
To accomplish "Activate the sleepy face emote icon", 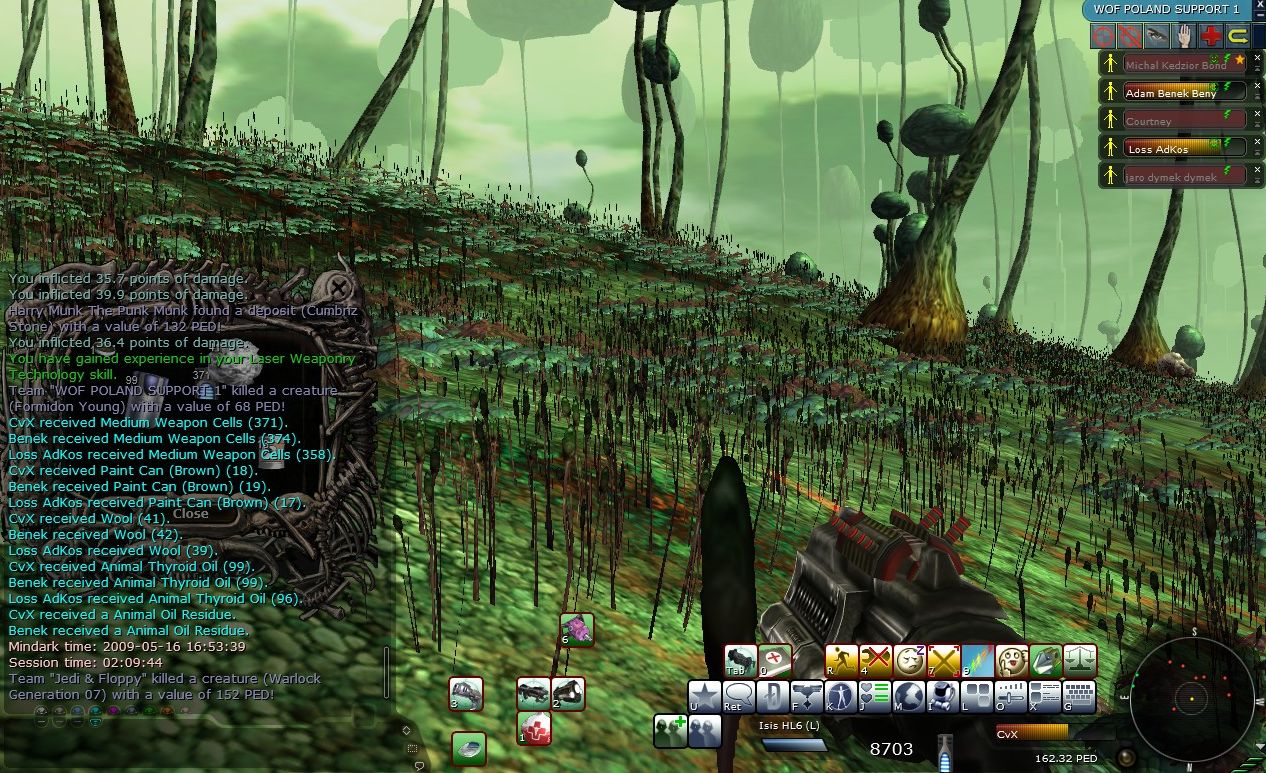I will click(x=910, y=661).
